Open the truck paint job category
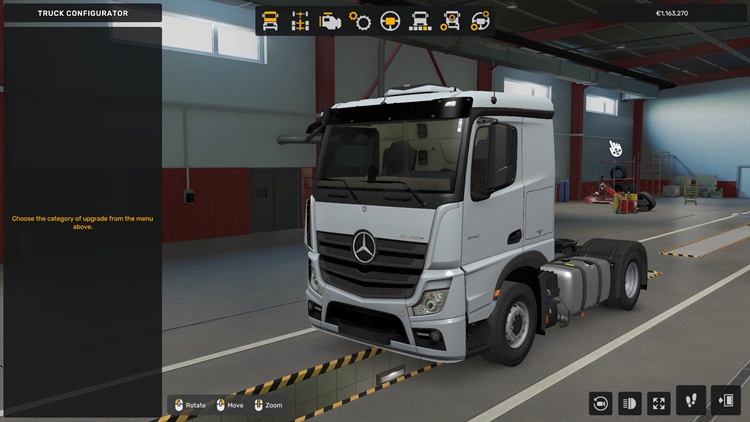The width and height of the screenshot is (750, 422). point(421,21)
